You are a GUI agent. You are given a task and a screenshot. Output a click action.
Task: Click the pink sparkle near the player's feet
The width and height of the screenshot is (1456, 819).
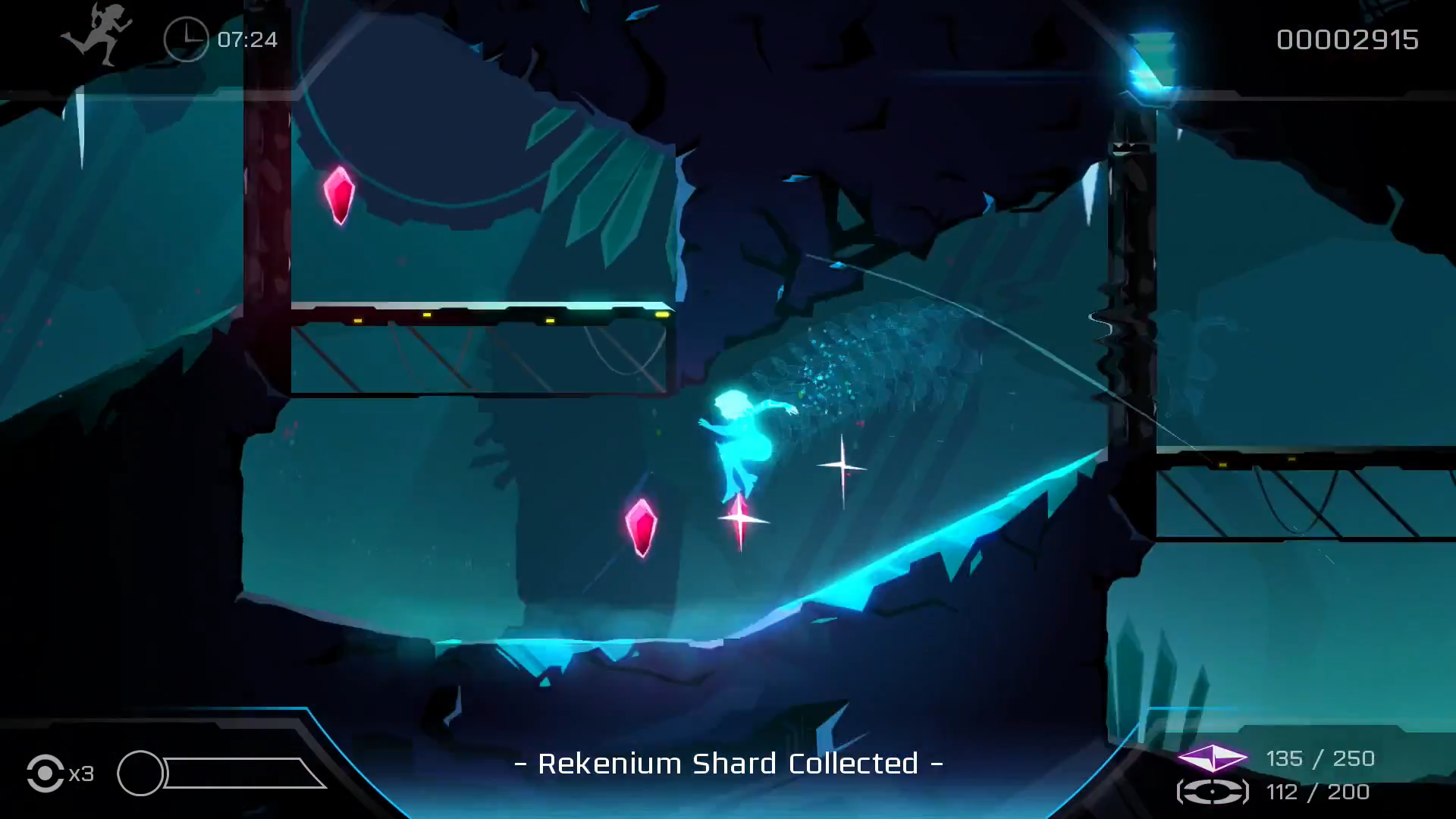pyautogui.click(x=739, y=519)
